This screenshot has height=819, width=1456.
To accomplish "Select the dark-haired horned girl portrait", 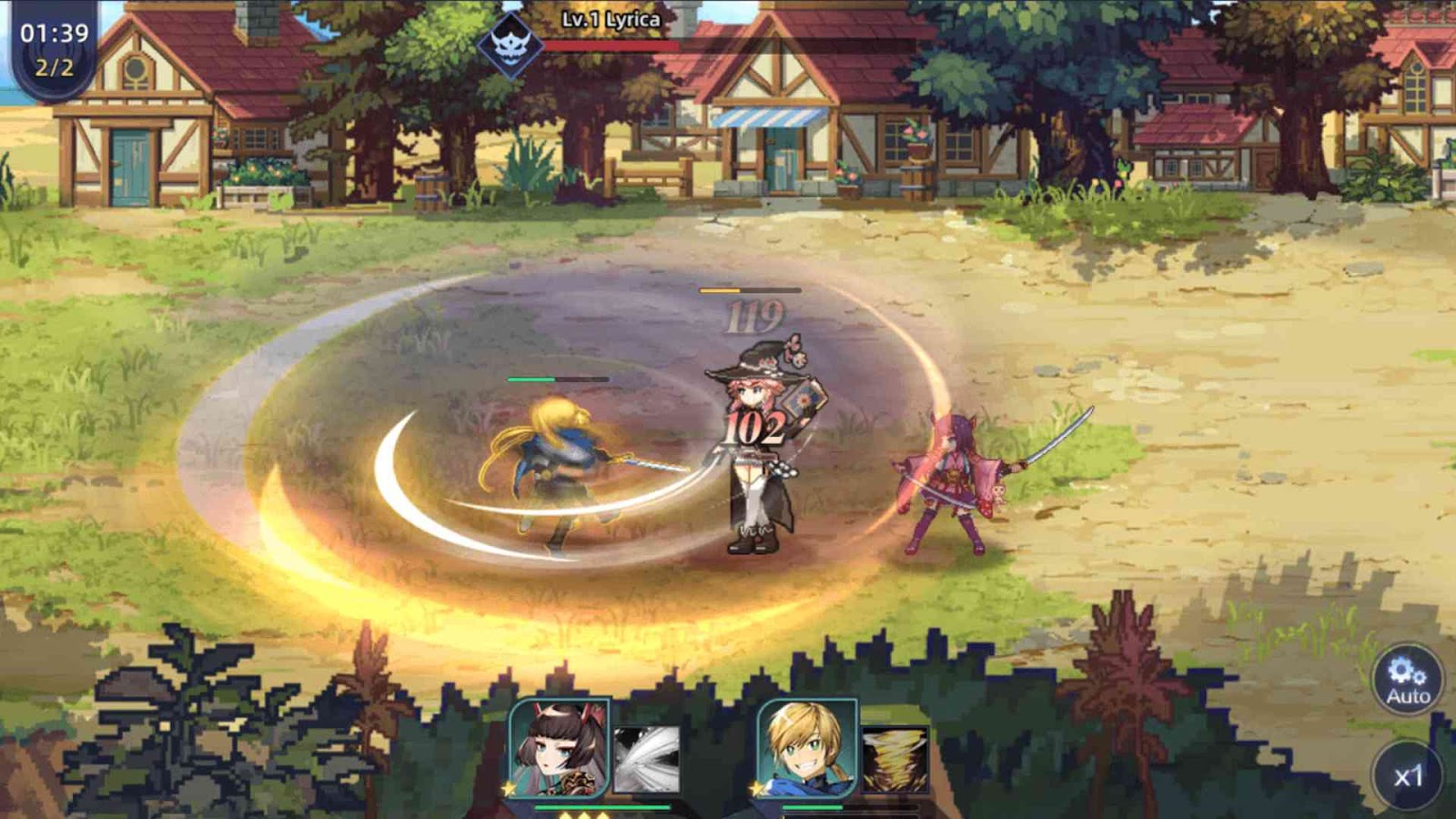I will [559, 750].
